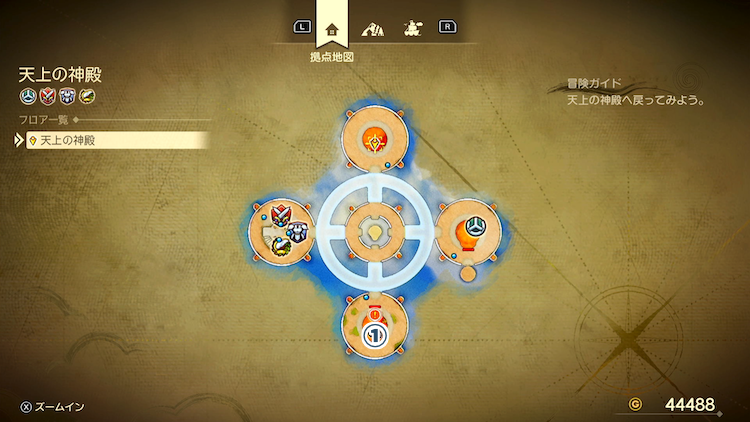Click the blue three-spoke facility icon under the title

pos(28,96)
